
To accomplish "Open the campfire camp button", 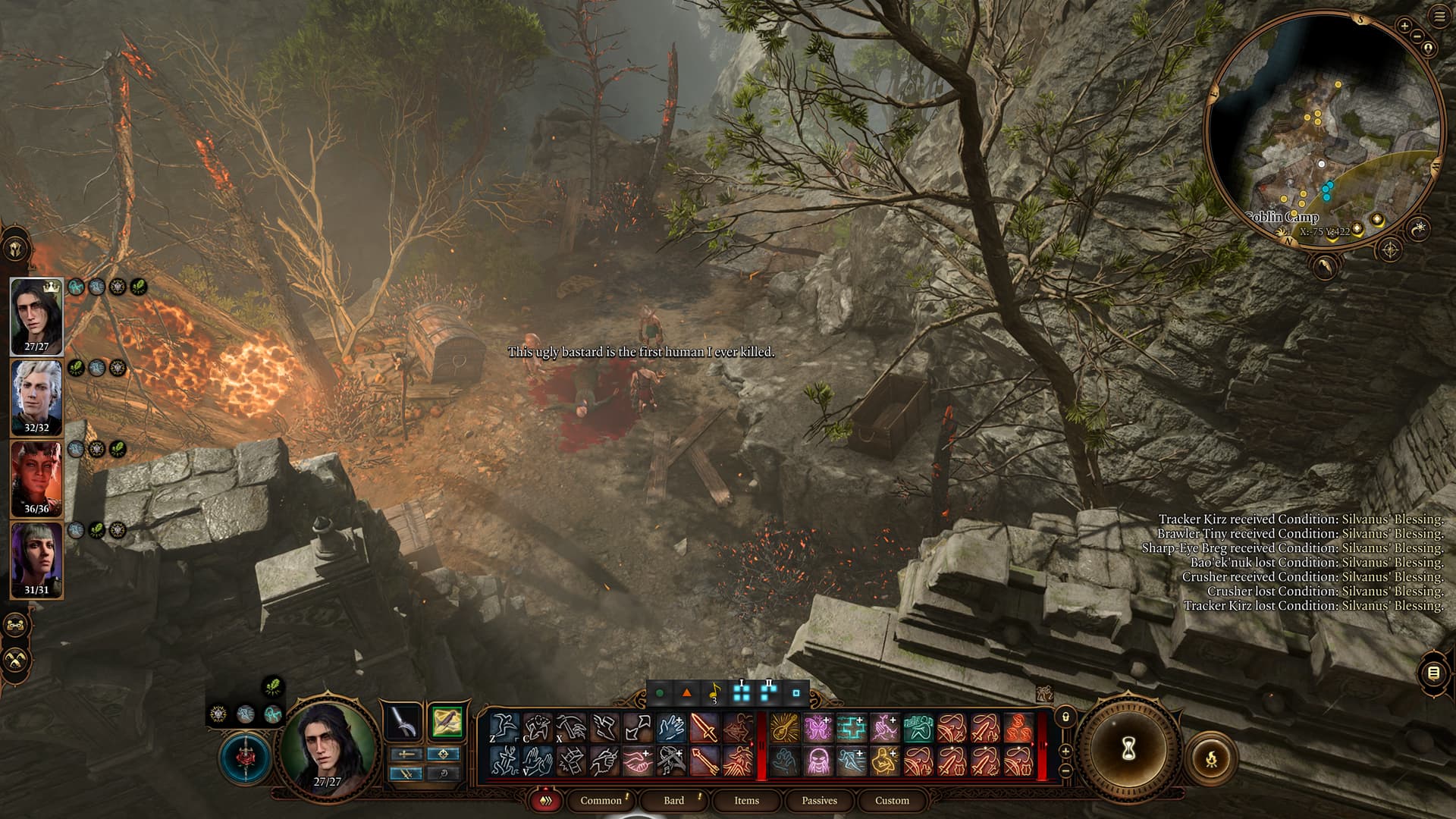I will coord(1210,757).
